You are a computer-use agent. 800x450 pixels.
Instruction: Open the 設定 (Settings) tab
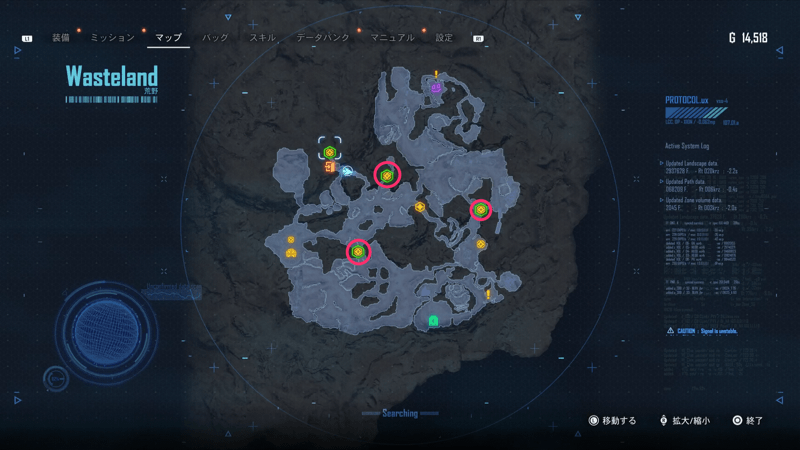pyautogui.click(x=444, y=38)
